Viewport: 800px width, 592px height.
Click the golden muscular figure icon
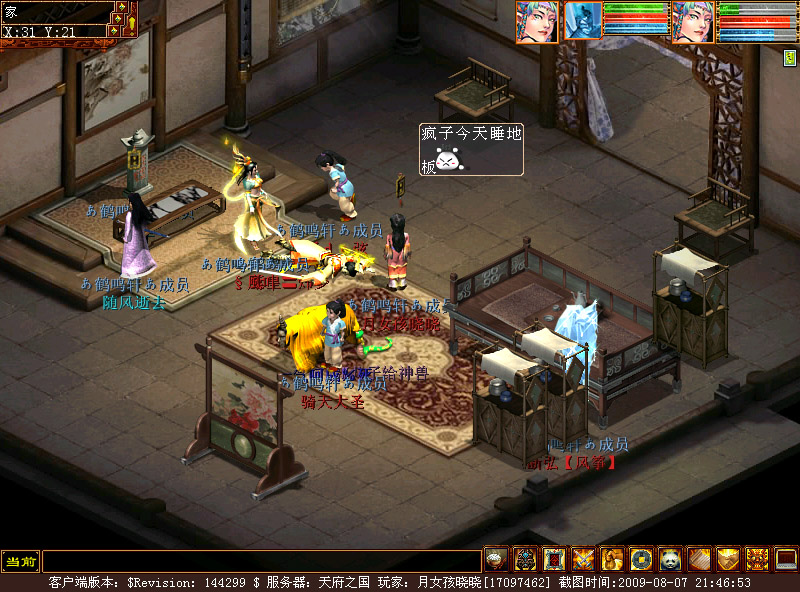(x=611, y=559)
